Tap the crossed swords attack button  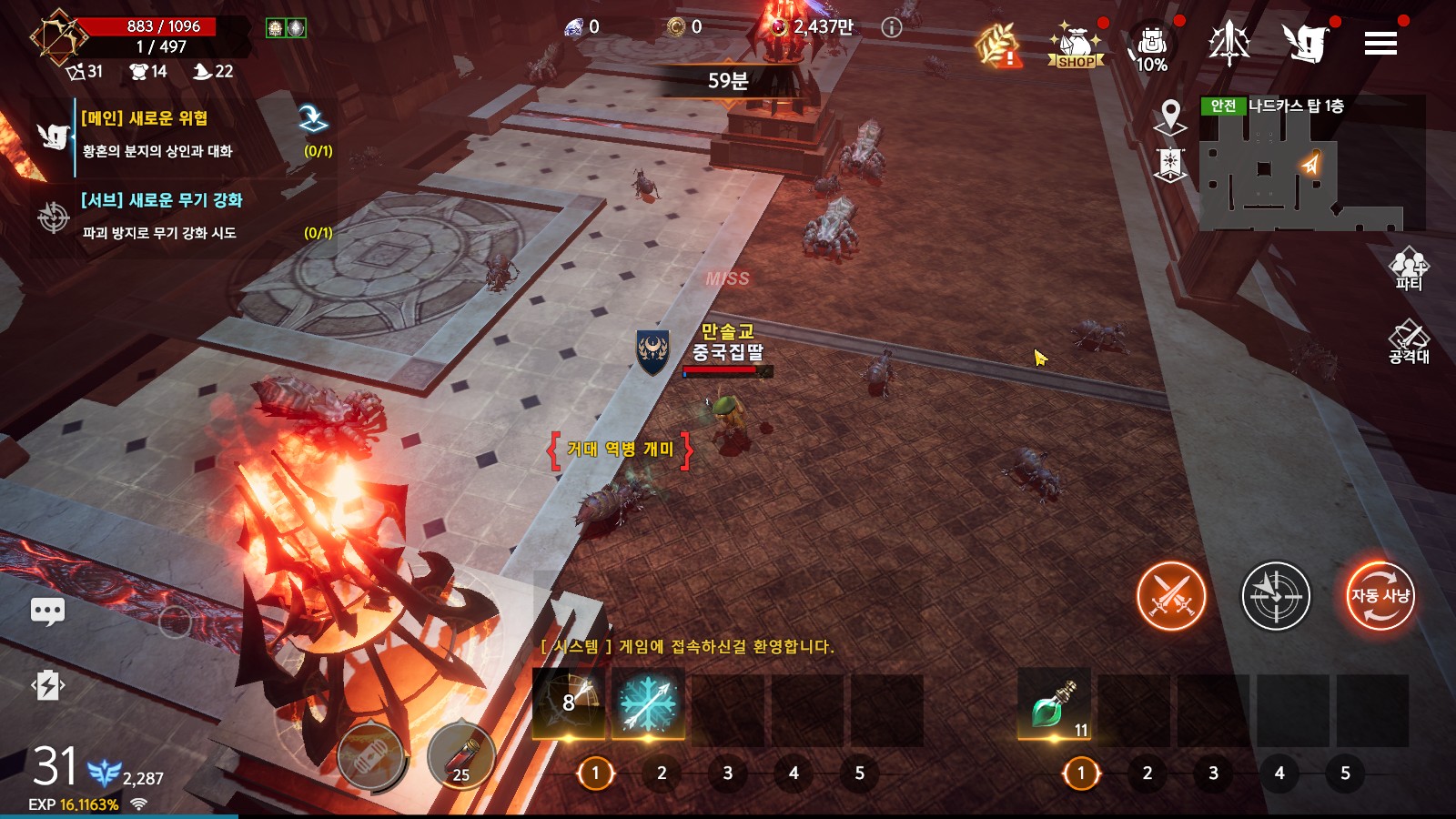coord(1171,596)
